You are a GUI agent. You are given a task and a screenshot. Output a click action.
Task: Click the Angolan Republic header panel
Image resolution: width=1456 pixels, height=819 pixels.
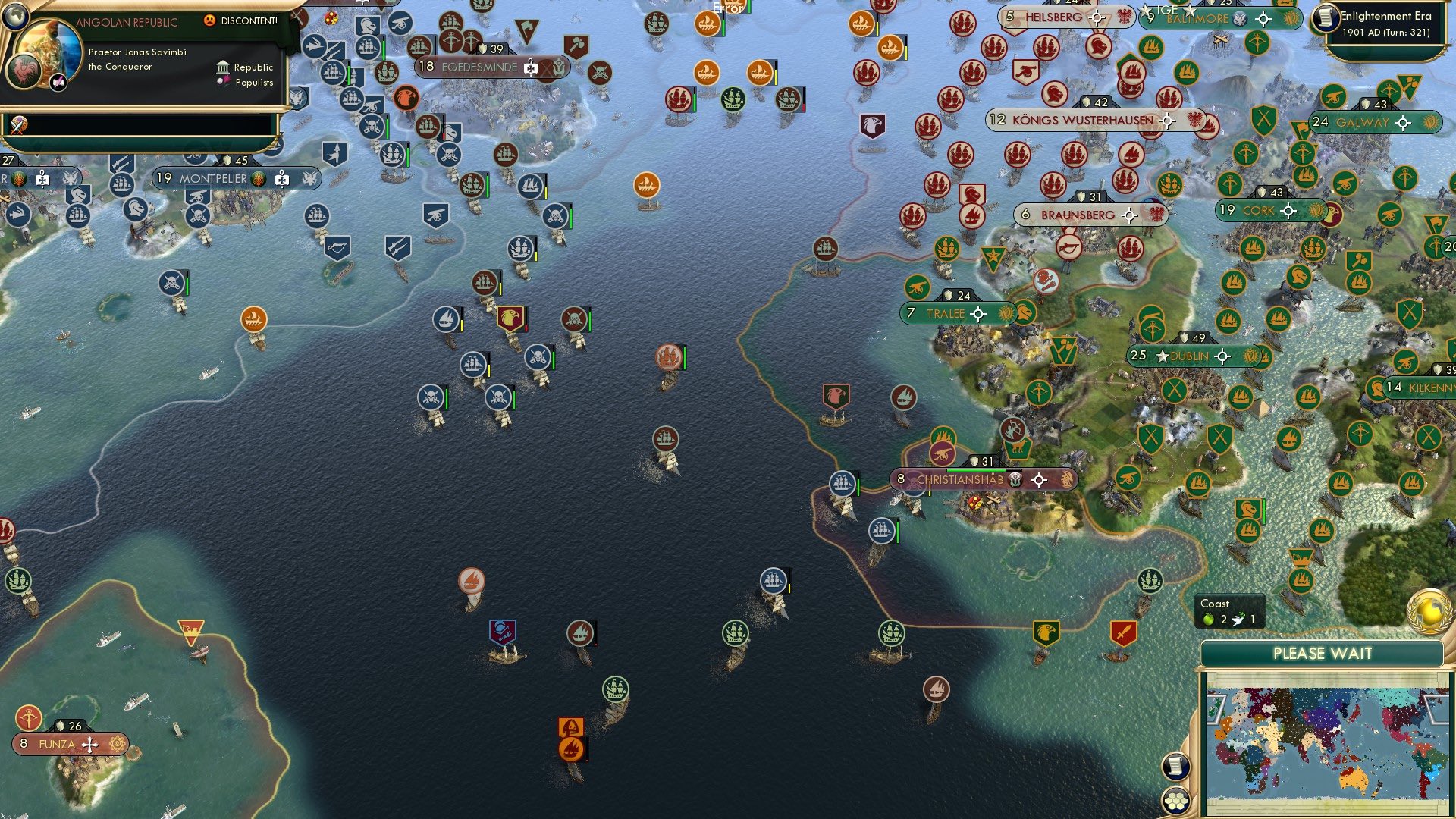(126, 21)
